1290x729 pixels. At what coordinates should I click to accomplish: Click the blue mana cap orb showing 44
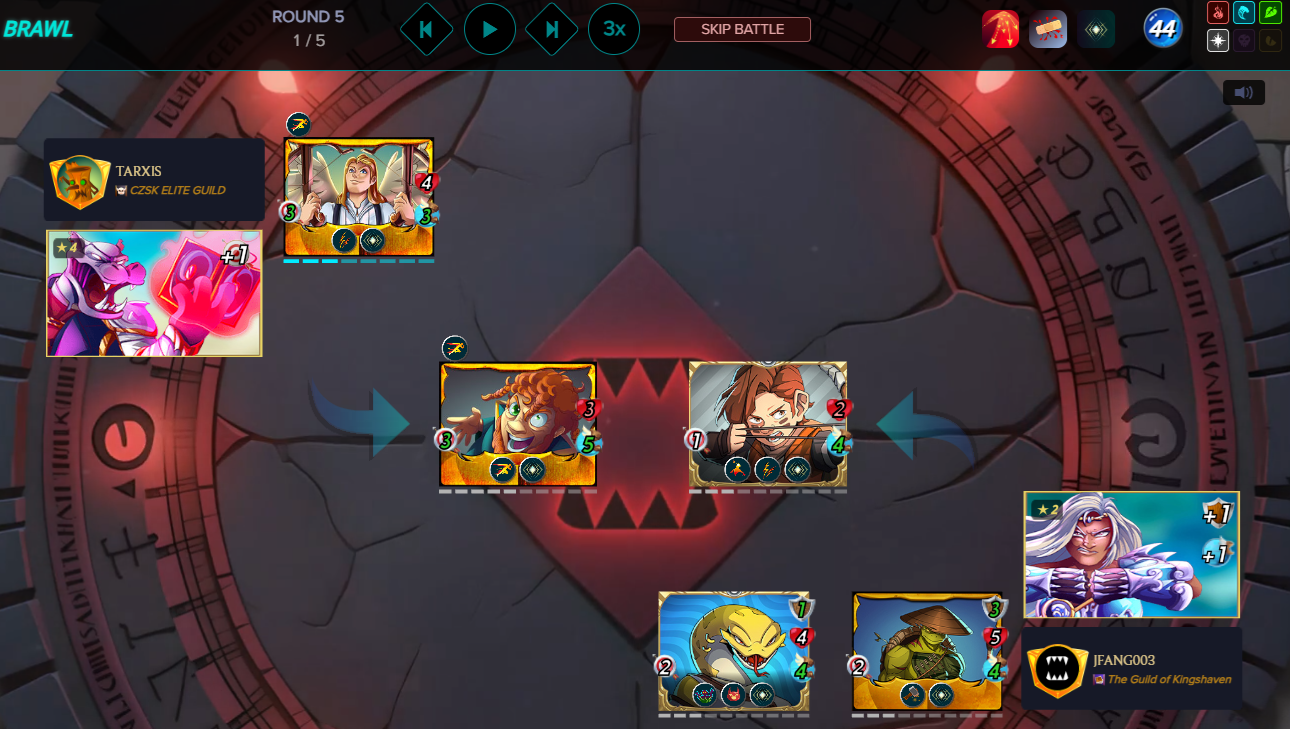click(1160, 28)
